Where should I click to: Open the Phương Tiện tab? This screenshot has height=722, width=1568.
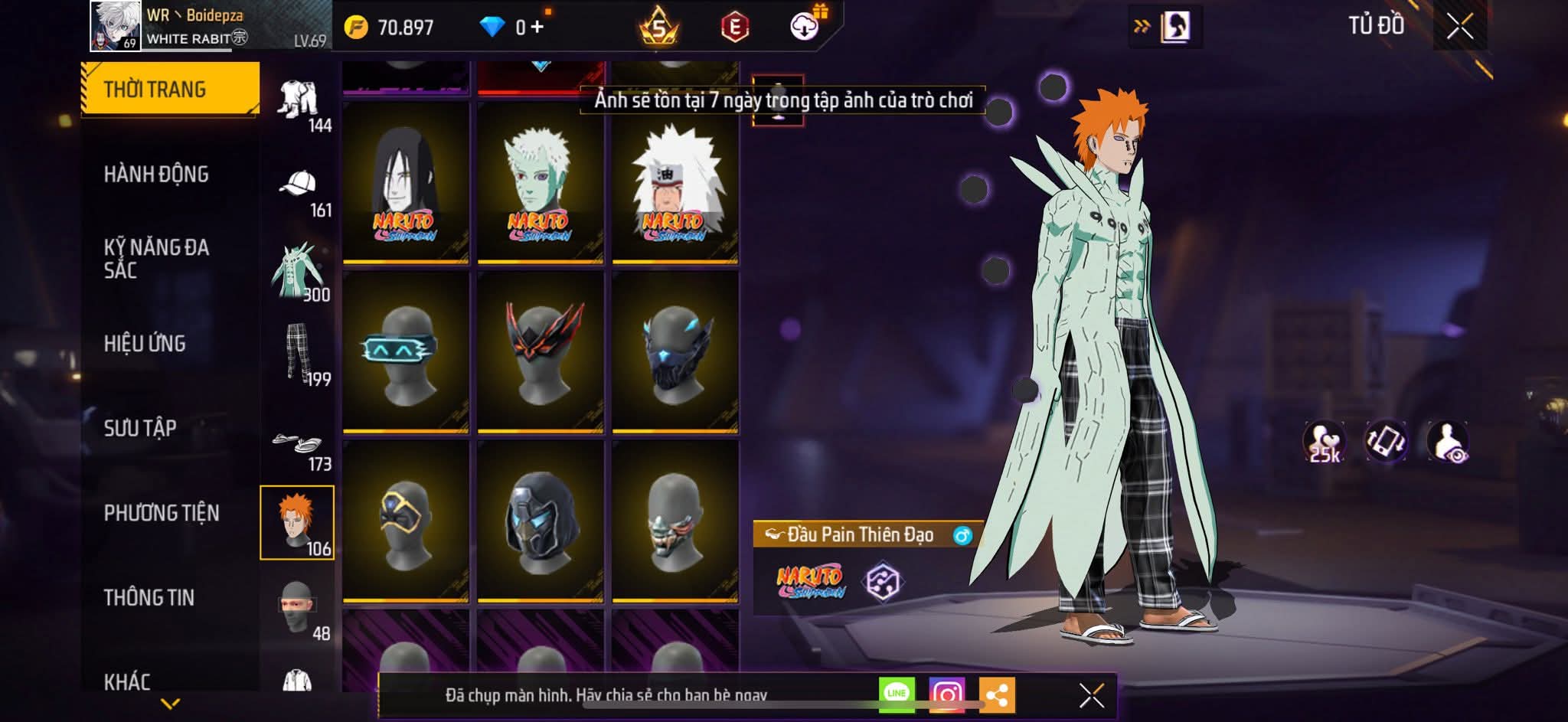coord(162,513)
